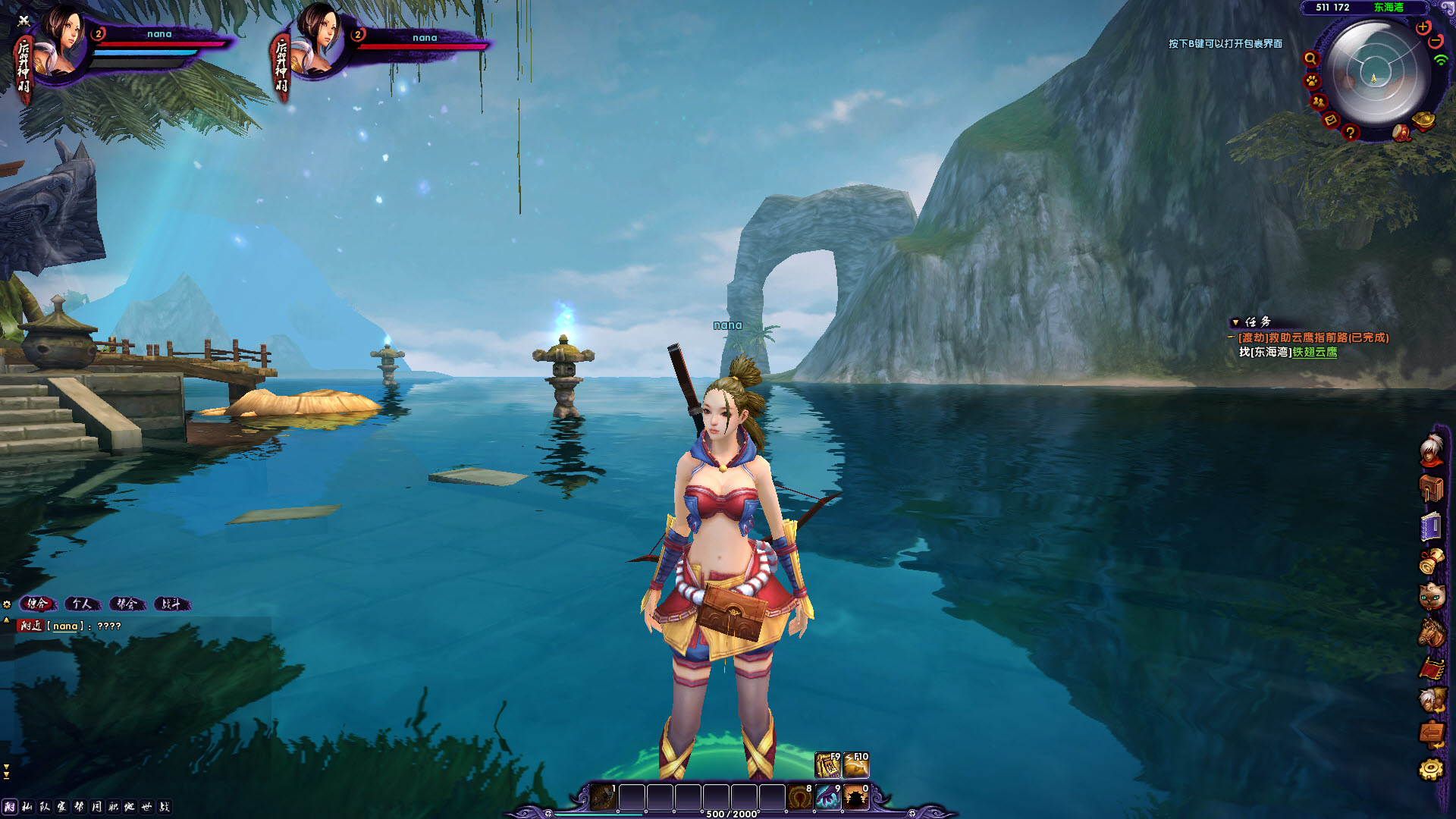Click the magnifying glass search icon
Screen dimensions: 1456x819
point(1310,59)
